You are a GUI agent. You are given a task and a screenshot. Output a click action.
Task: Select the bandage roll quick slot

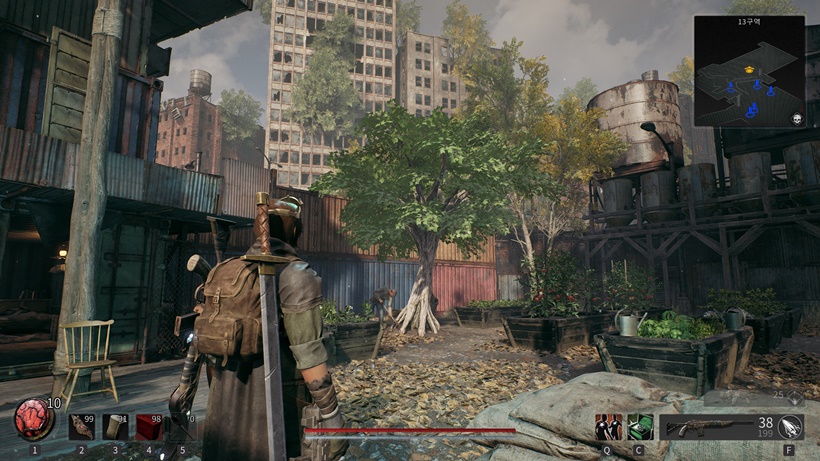(x=115, y=427)
